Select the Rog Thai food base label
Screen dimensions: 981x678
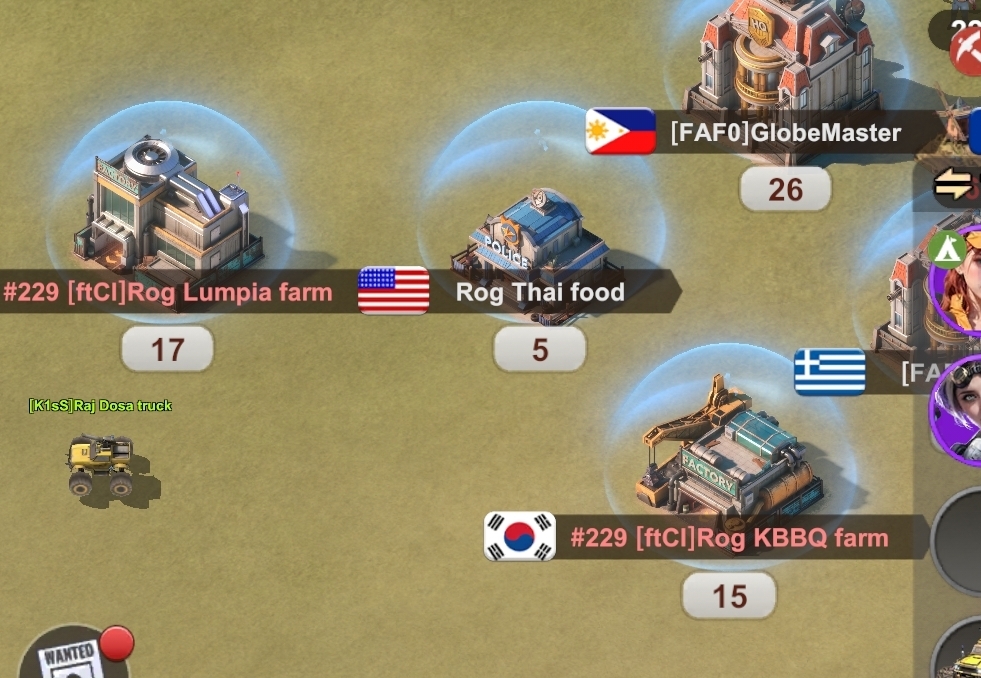pyautogui.click(x=540, y=292)
